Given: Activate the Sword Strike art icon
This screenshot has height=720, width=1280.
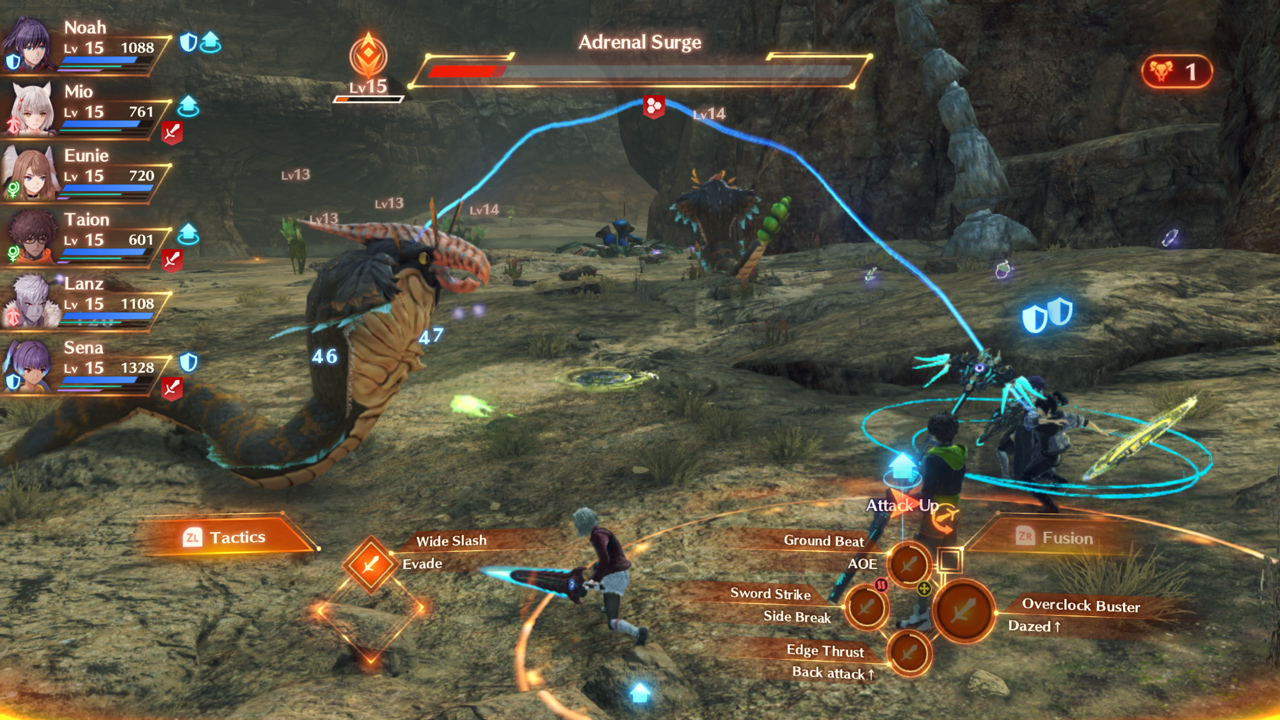Looking at the screenshot, I should [866, 606].
